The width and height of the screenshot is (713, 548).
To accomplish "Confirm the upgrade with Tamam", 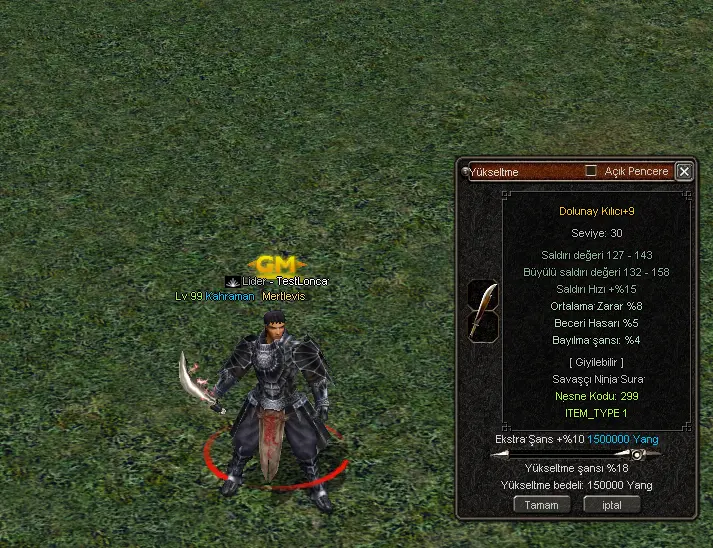I will [x=541, y=505].
